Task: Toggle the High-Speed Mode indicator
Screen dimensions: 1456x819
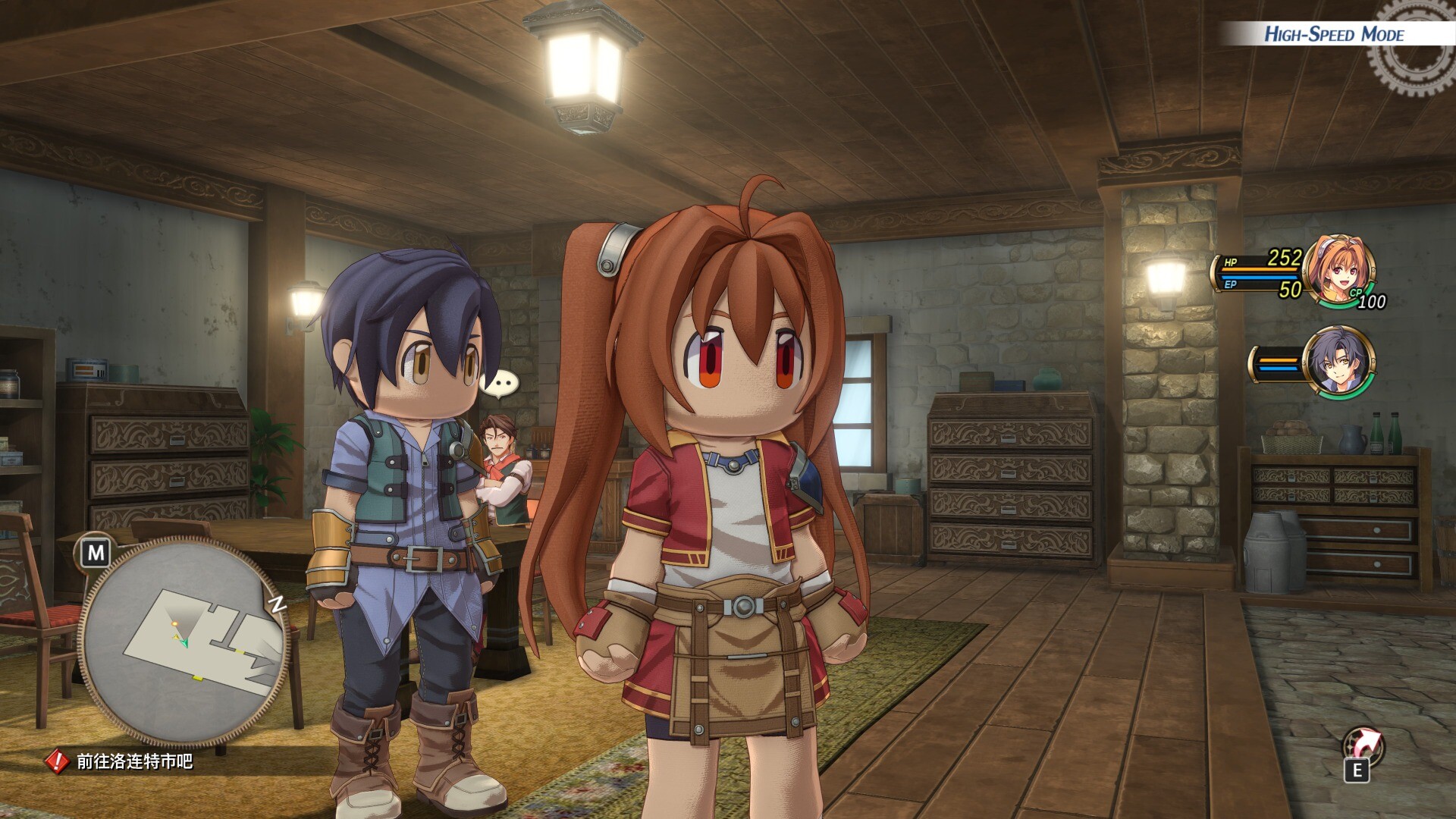Action: pos(1333,34)
